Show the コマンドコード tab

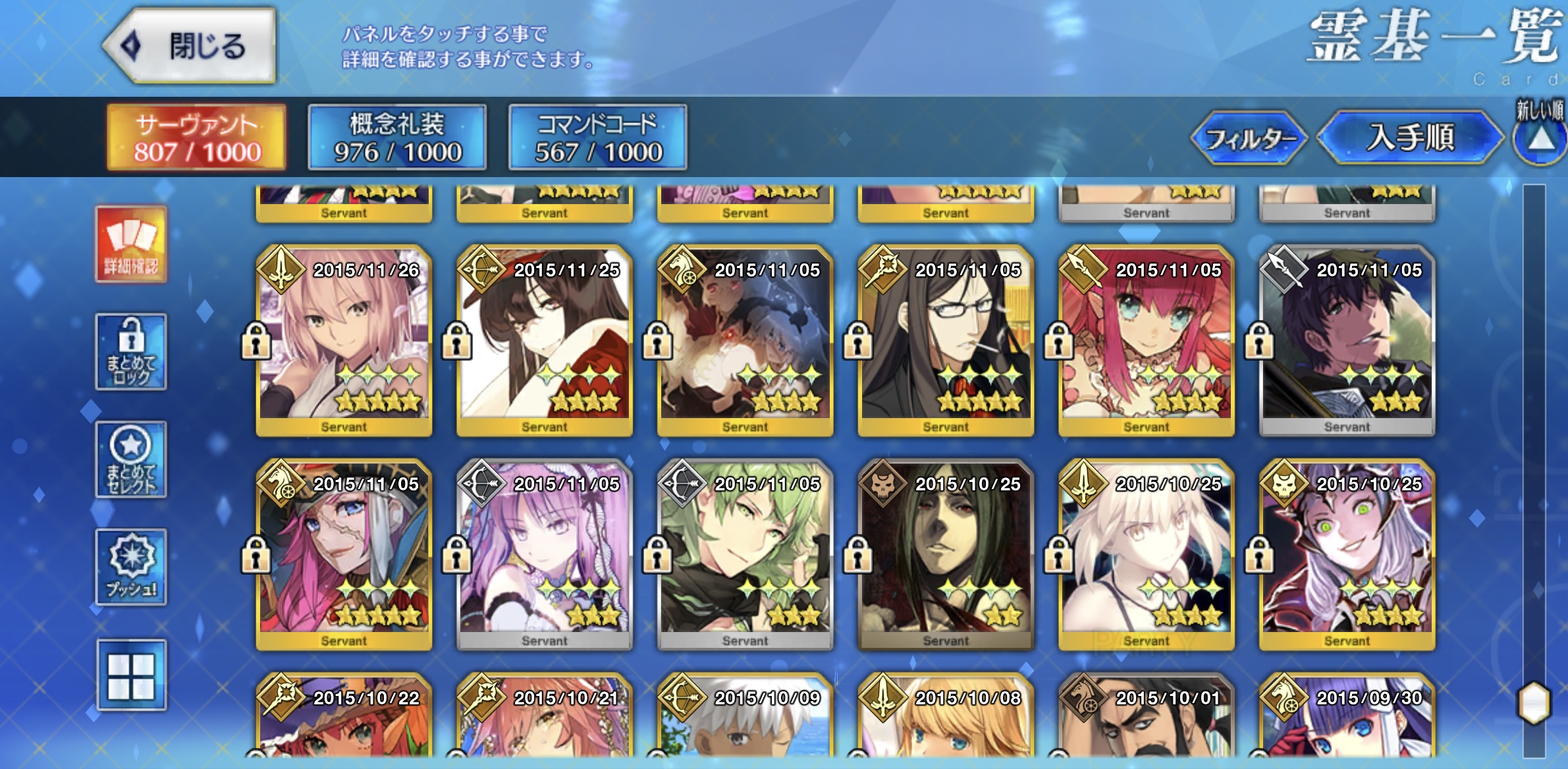(x=597, y=138)
